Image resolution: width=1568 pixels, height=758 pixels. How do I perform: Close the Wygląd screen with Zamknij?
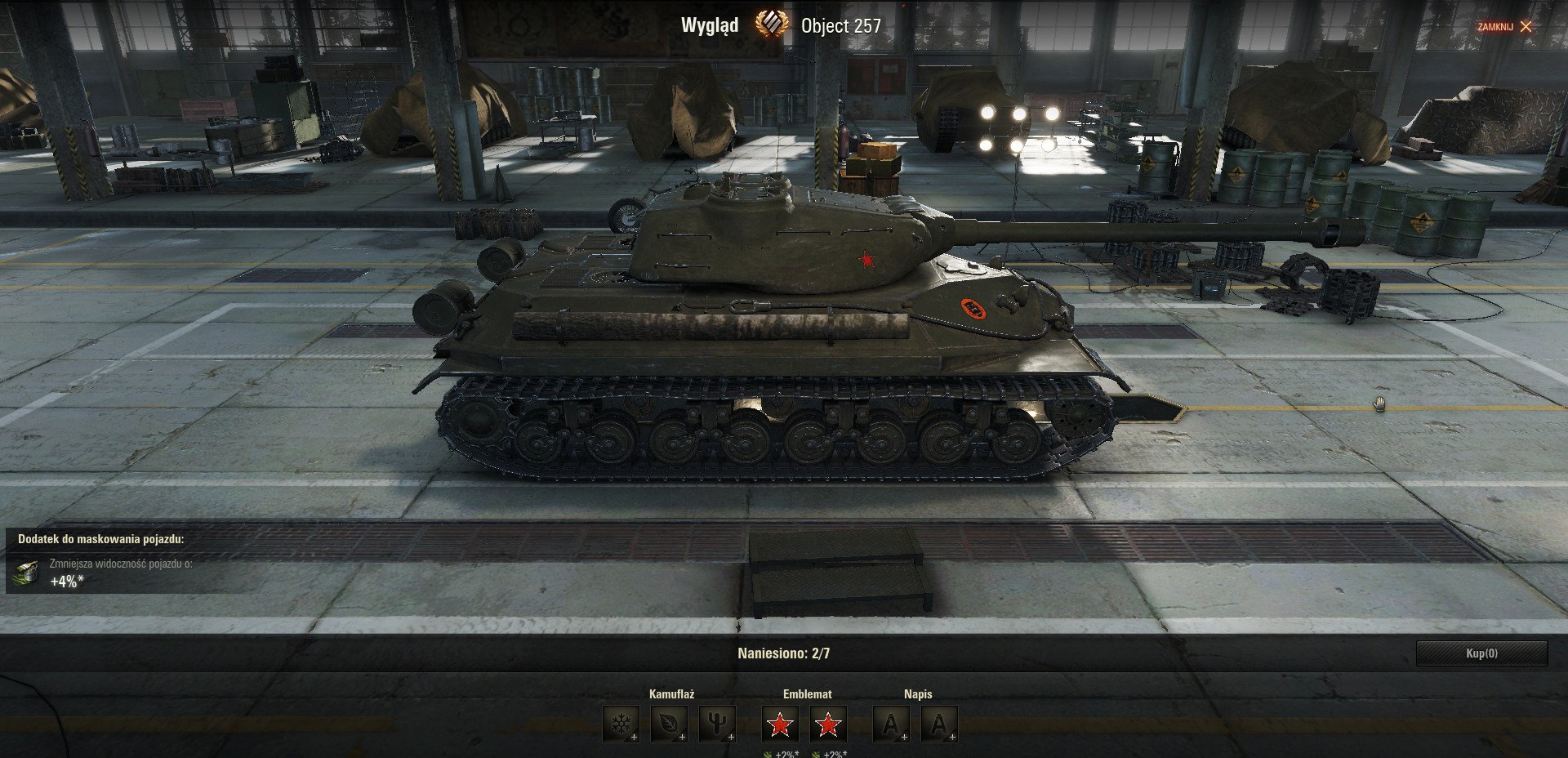coord(1505,26)
